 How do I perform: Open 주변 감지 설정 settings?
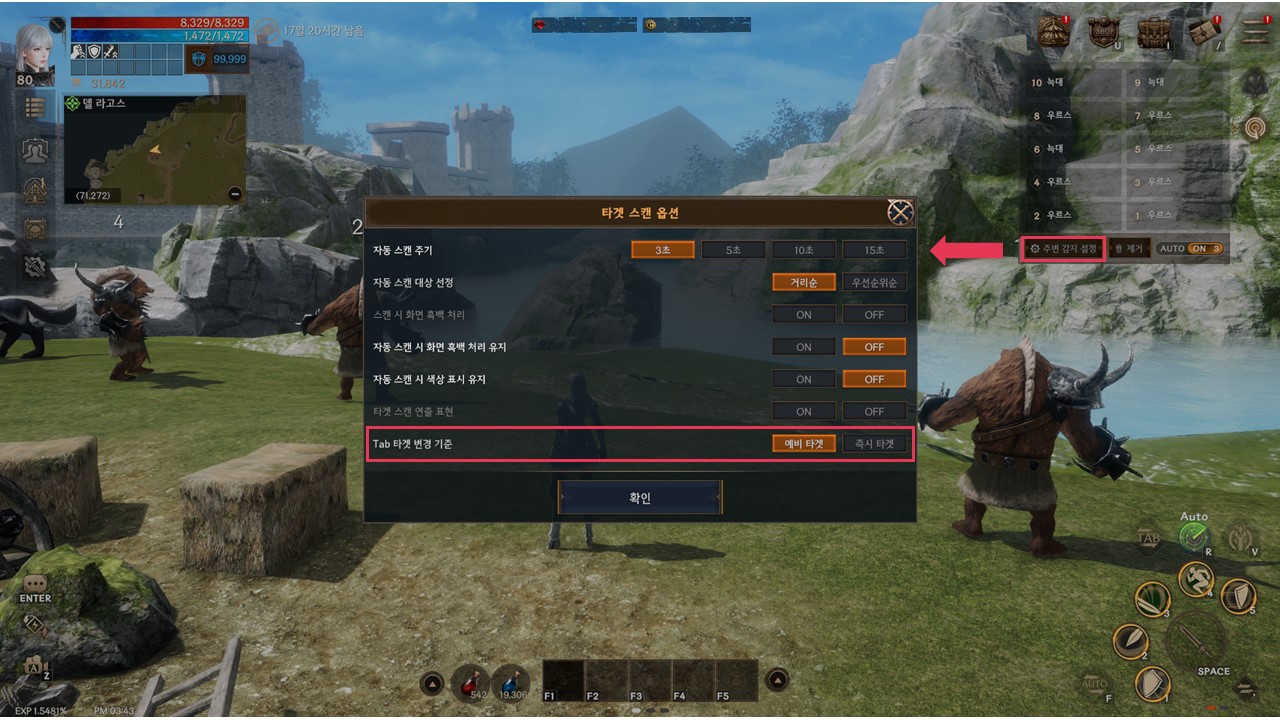point(1063,248)
